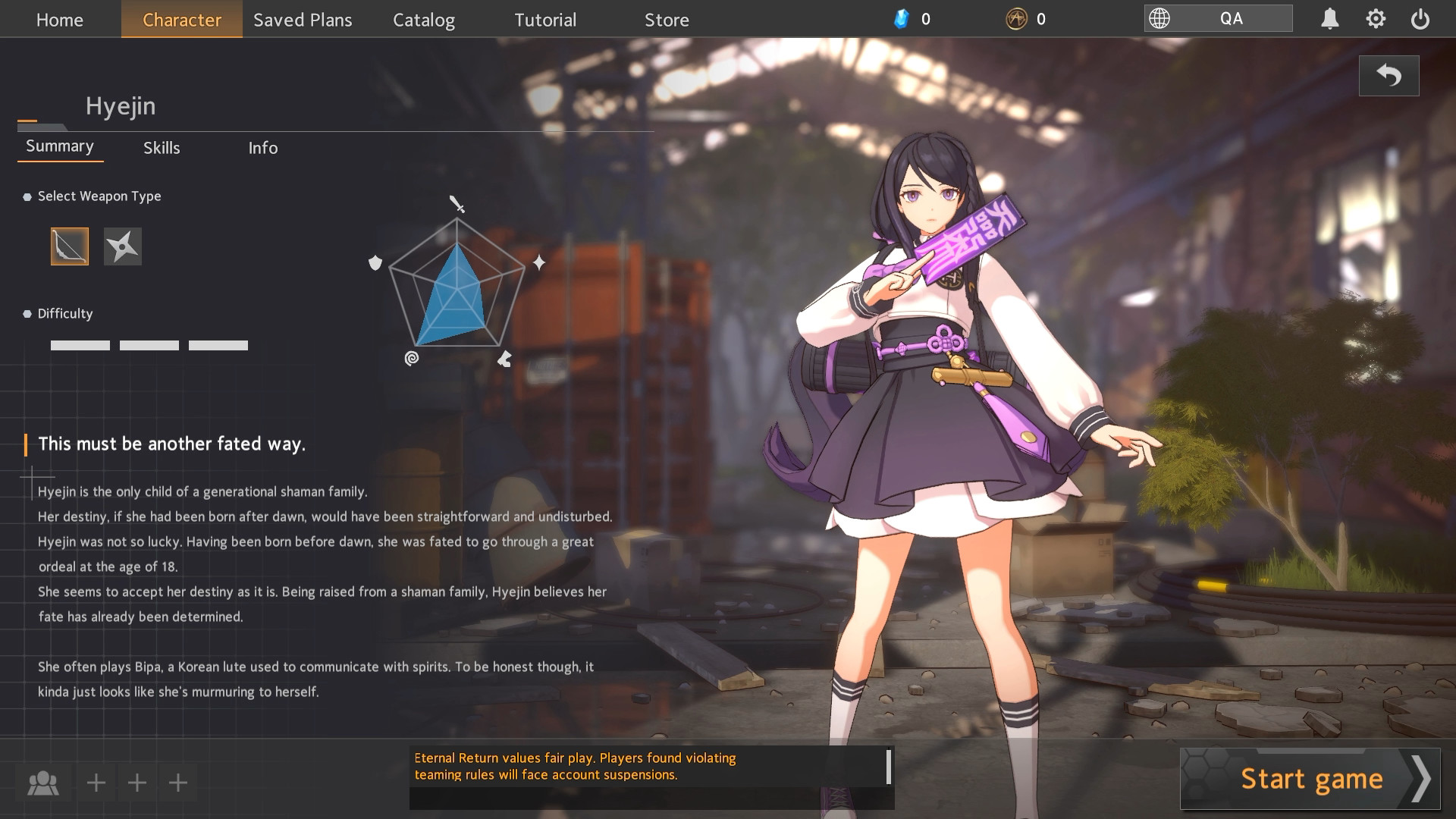Viewport: 1456px width, 819px height.
Task: View the Summary tab
Action: click(x=60, y=146)
